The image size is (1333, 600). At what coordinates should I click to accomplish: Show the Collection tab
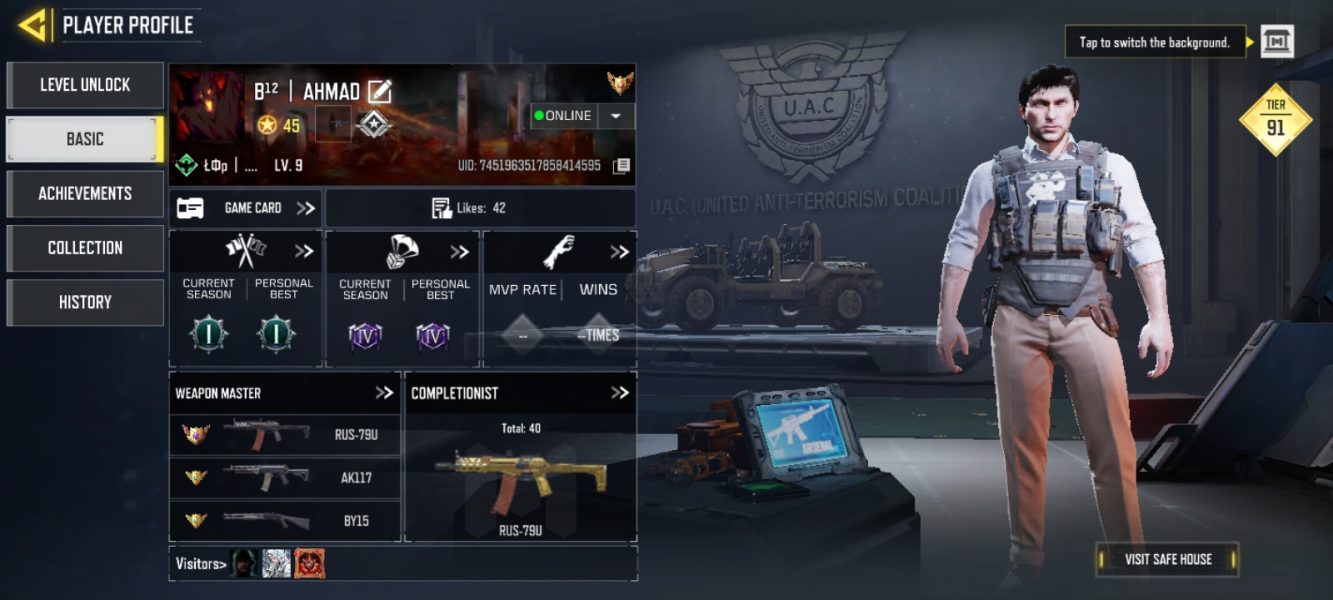85,247
